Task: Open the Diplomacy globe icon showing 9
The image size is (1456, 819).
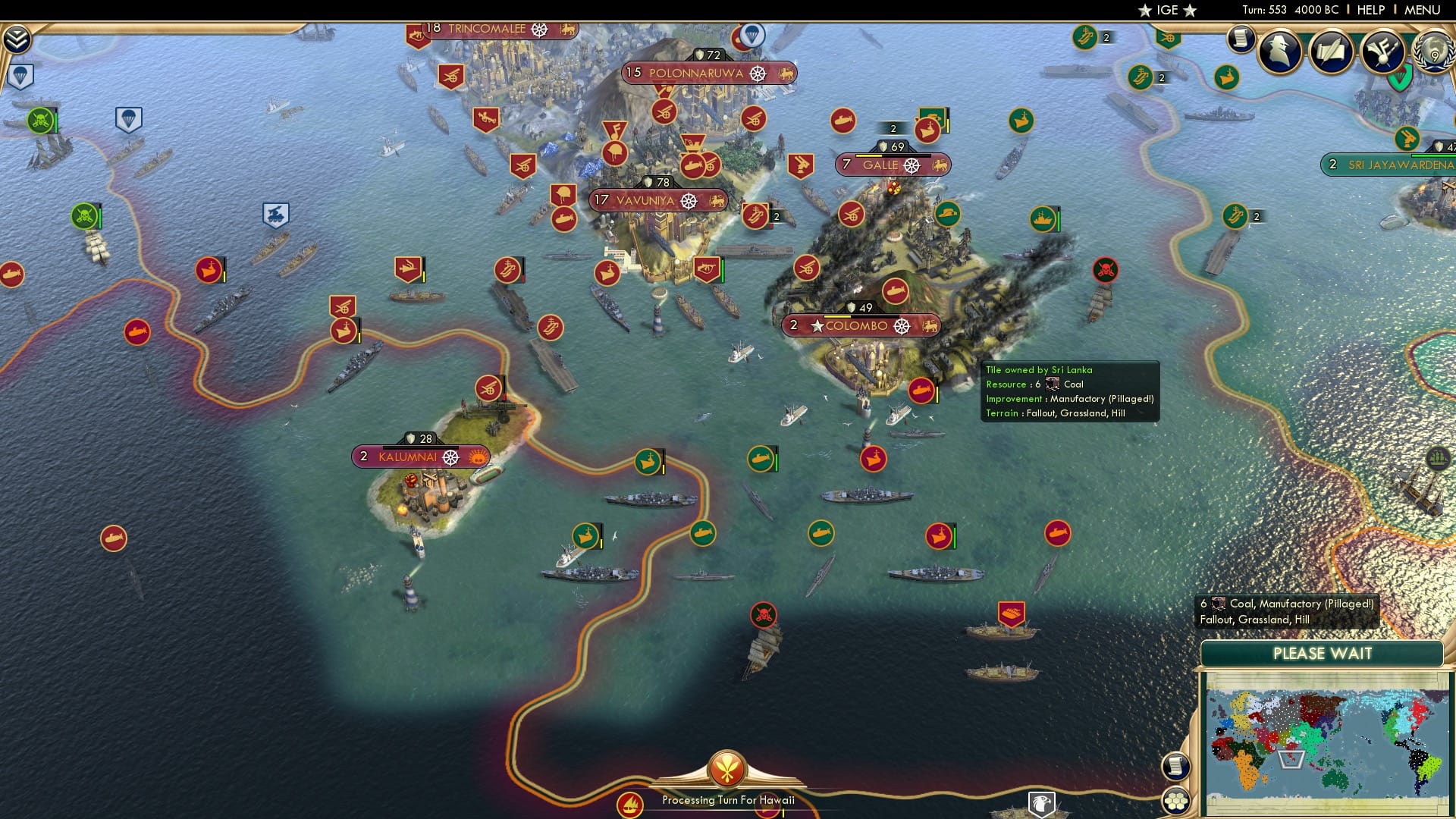Action: click(1432, 52)
